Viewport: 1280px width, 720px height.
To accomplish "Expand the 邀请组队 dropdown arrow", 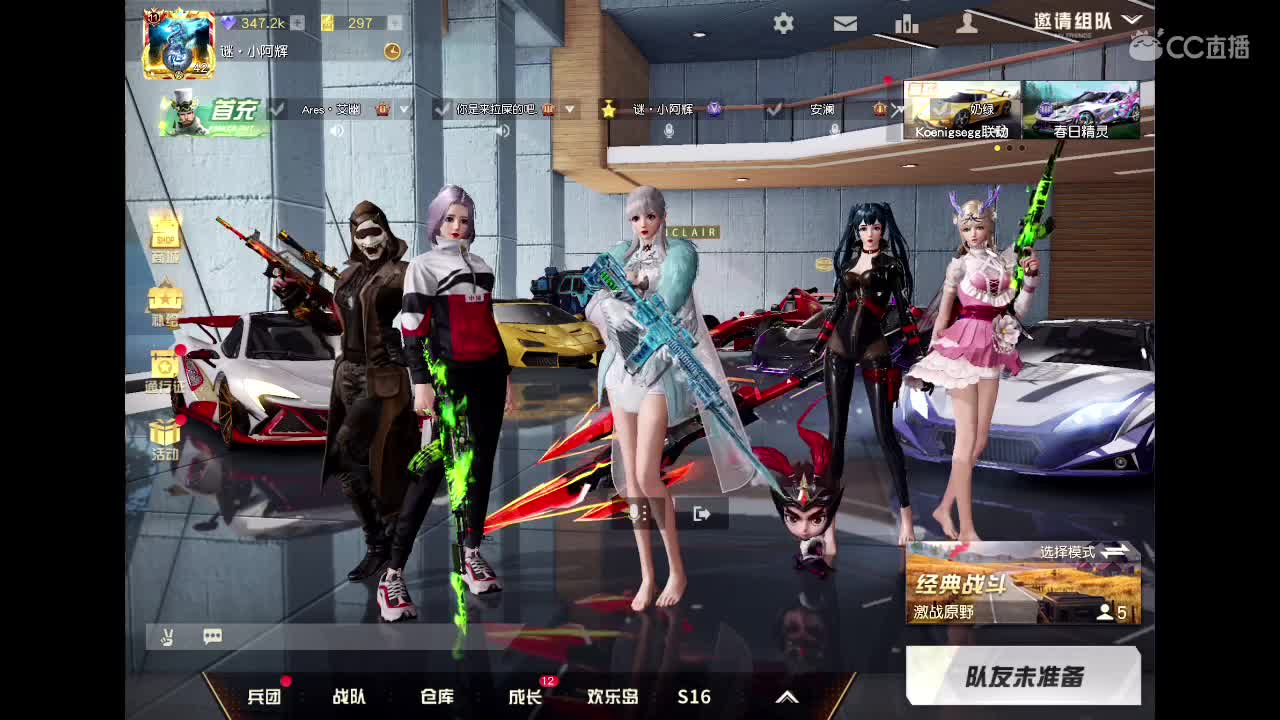I will [1133, 18].
